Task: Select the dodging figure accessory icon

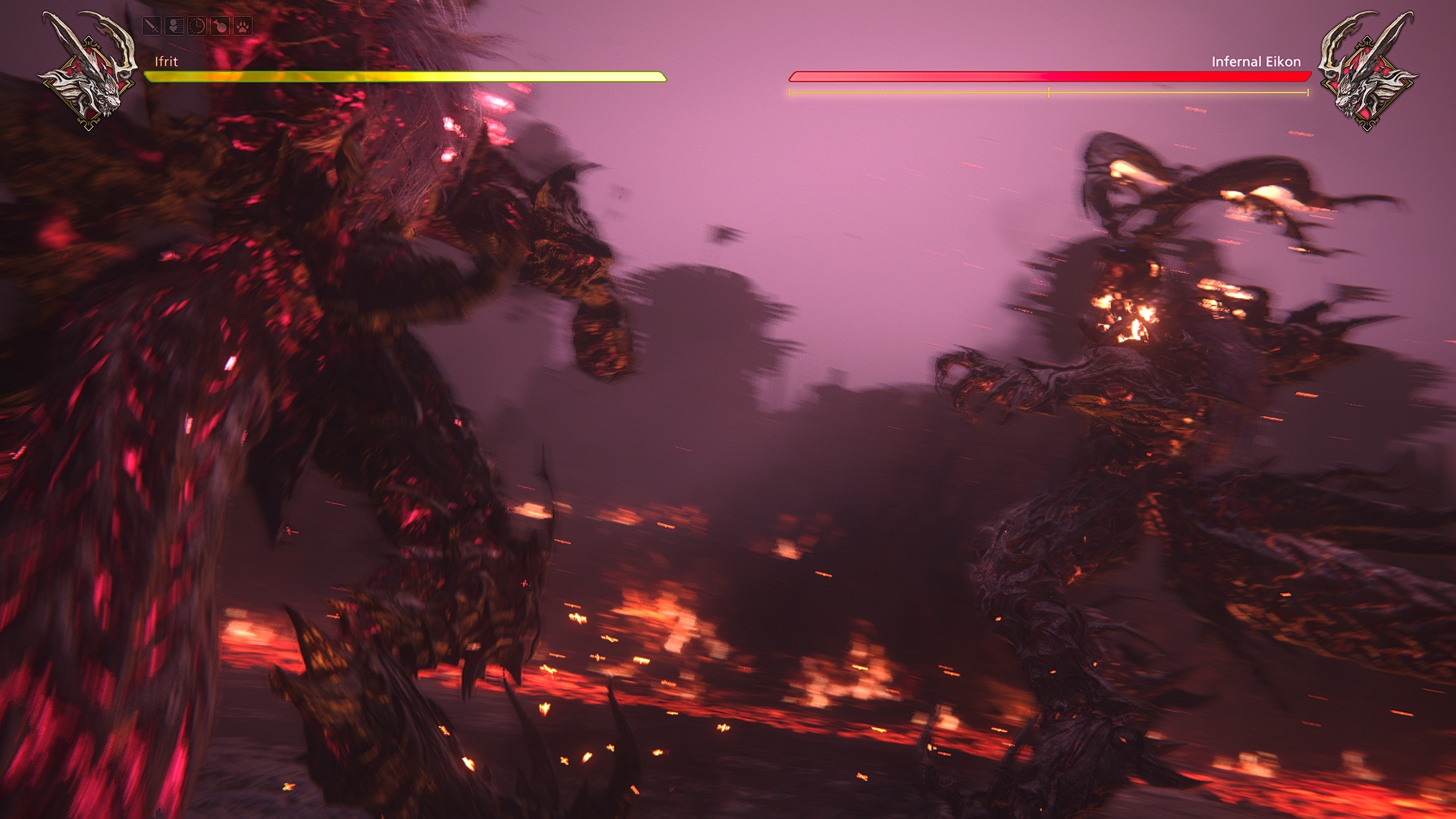Action: click(x=174, y=27)
